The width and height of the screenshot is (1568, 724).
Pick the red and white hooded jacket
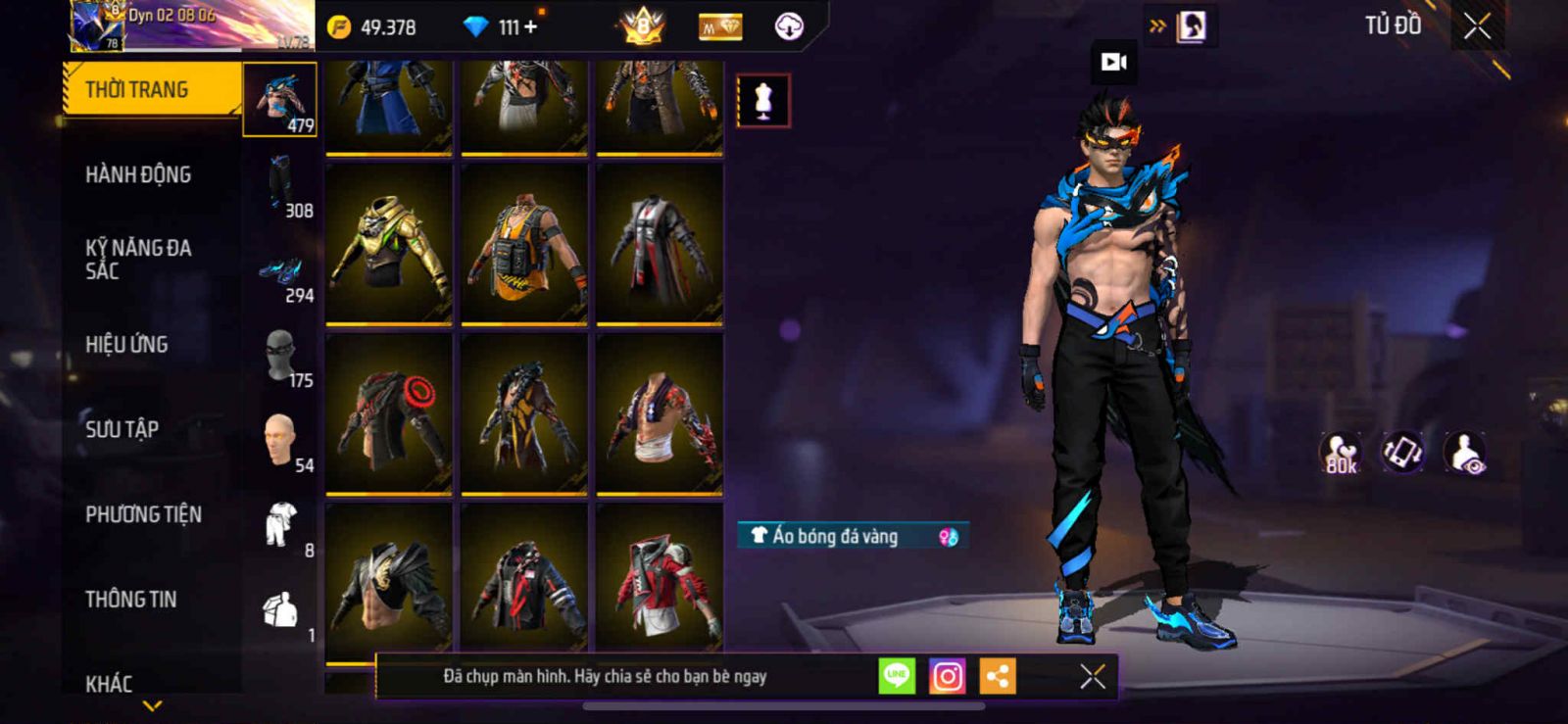point(660,584)
